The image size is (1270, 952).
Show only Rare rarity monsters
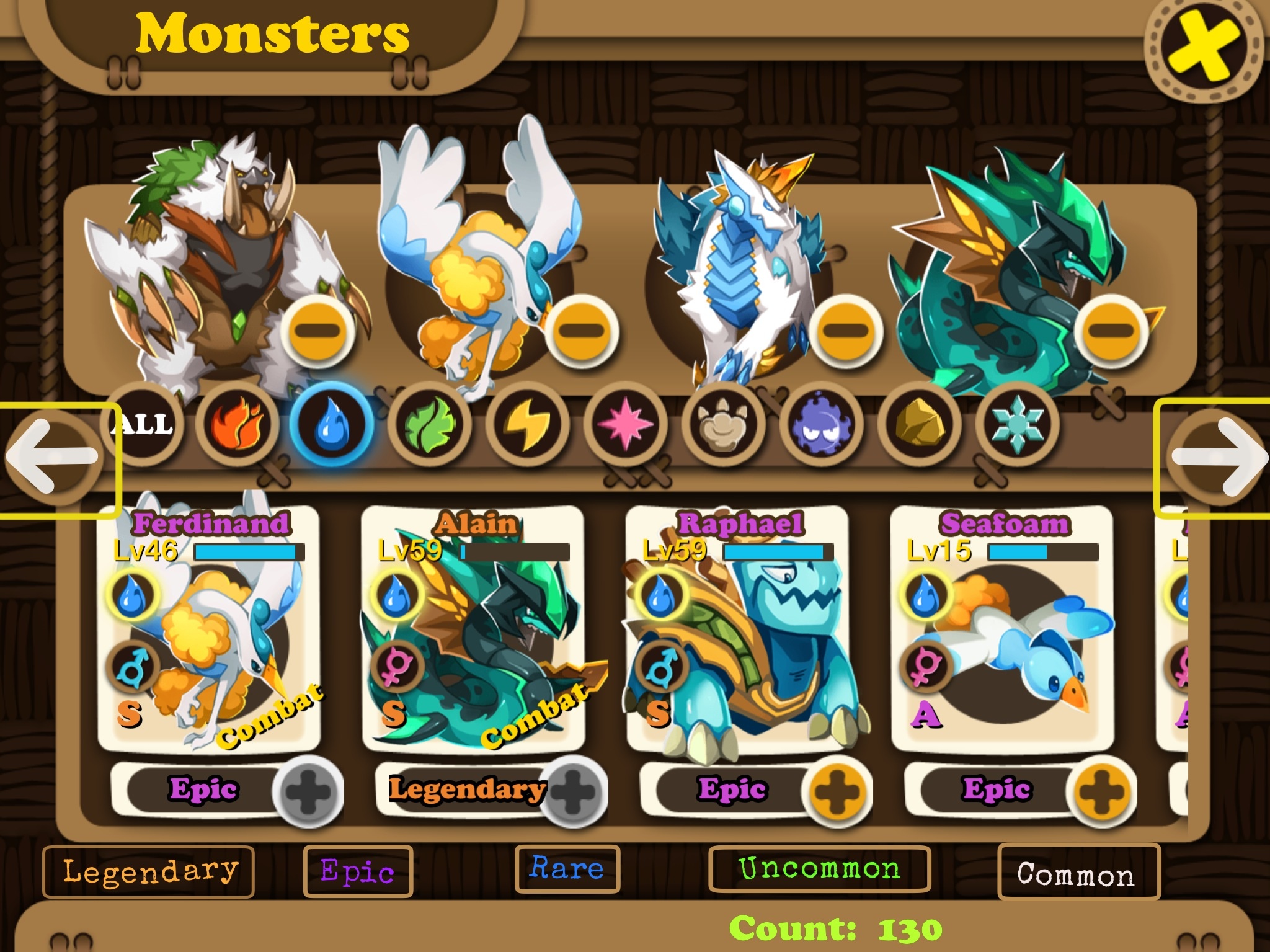[x=567, y=869]
